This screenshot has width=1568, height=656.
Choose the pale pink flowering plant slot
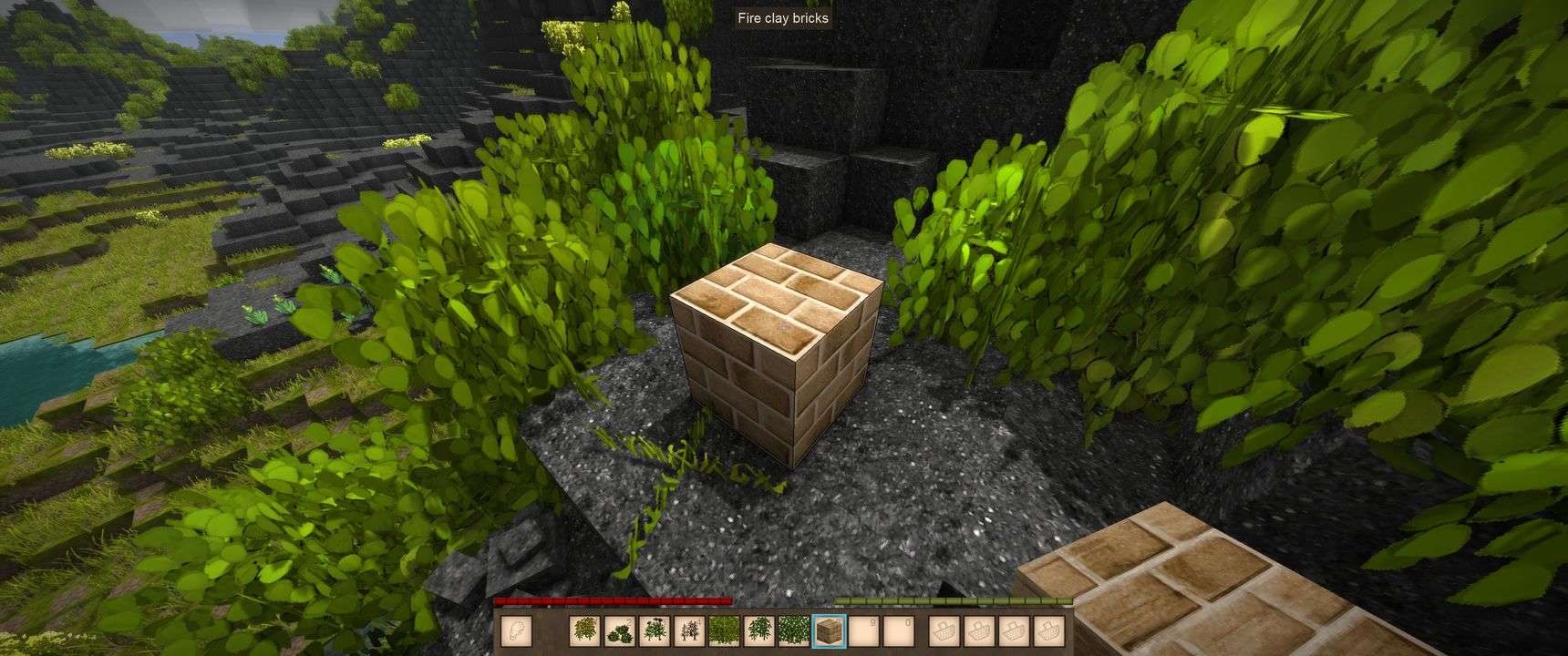pos(688,630)
